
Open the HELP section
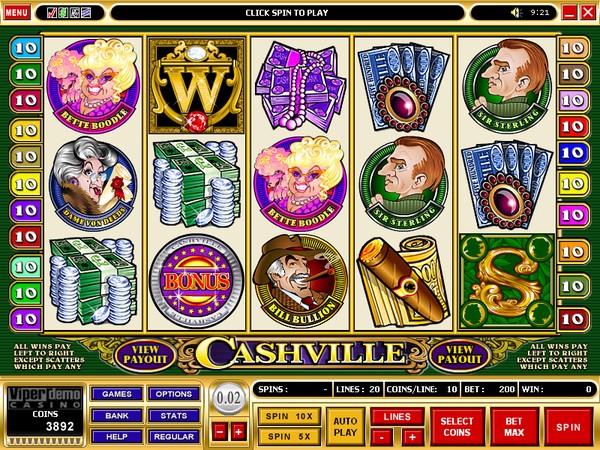click(x=115, y=436)
